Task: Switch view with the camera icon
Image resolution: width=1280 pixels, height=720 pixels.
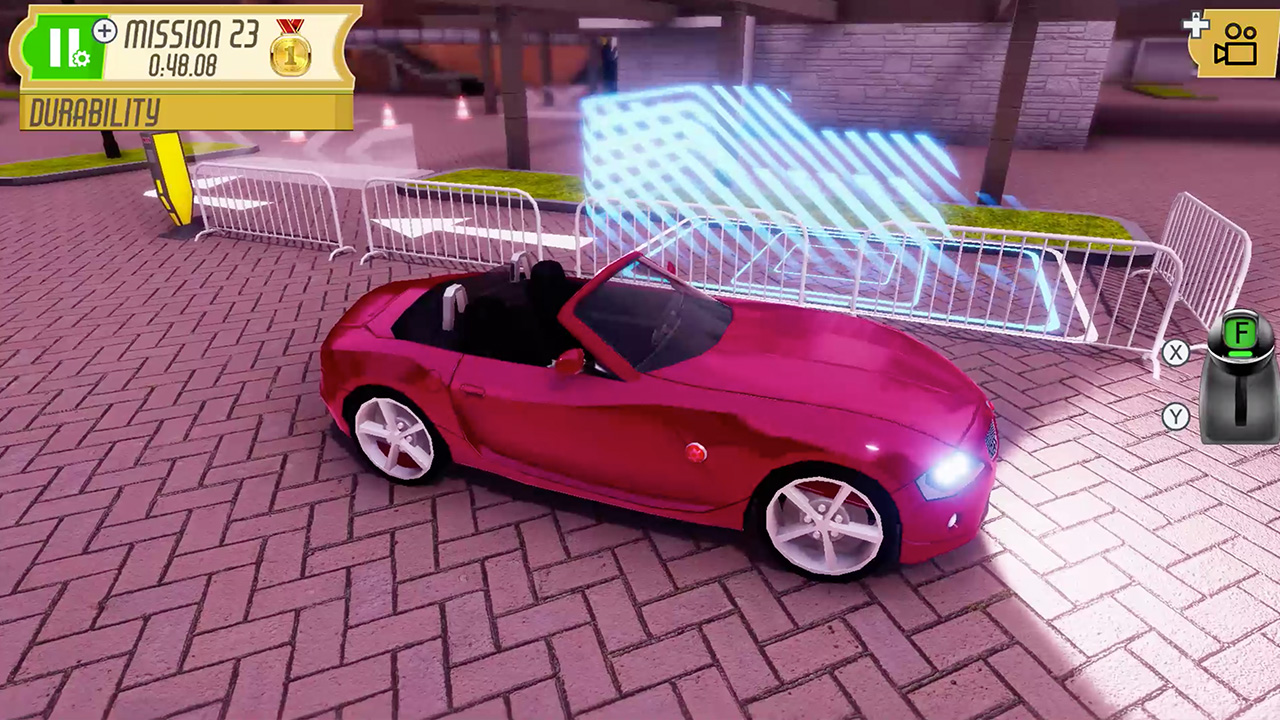Action: [1235, 44]
